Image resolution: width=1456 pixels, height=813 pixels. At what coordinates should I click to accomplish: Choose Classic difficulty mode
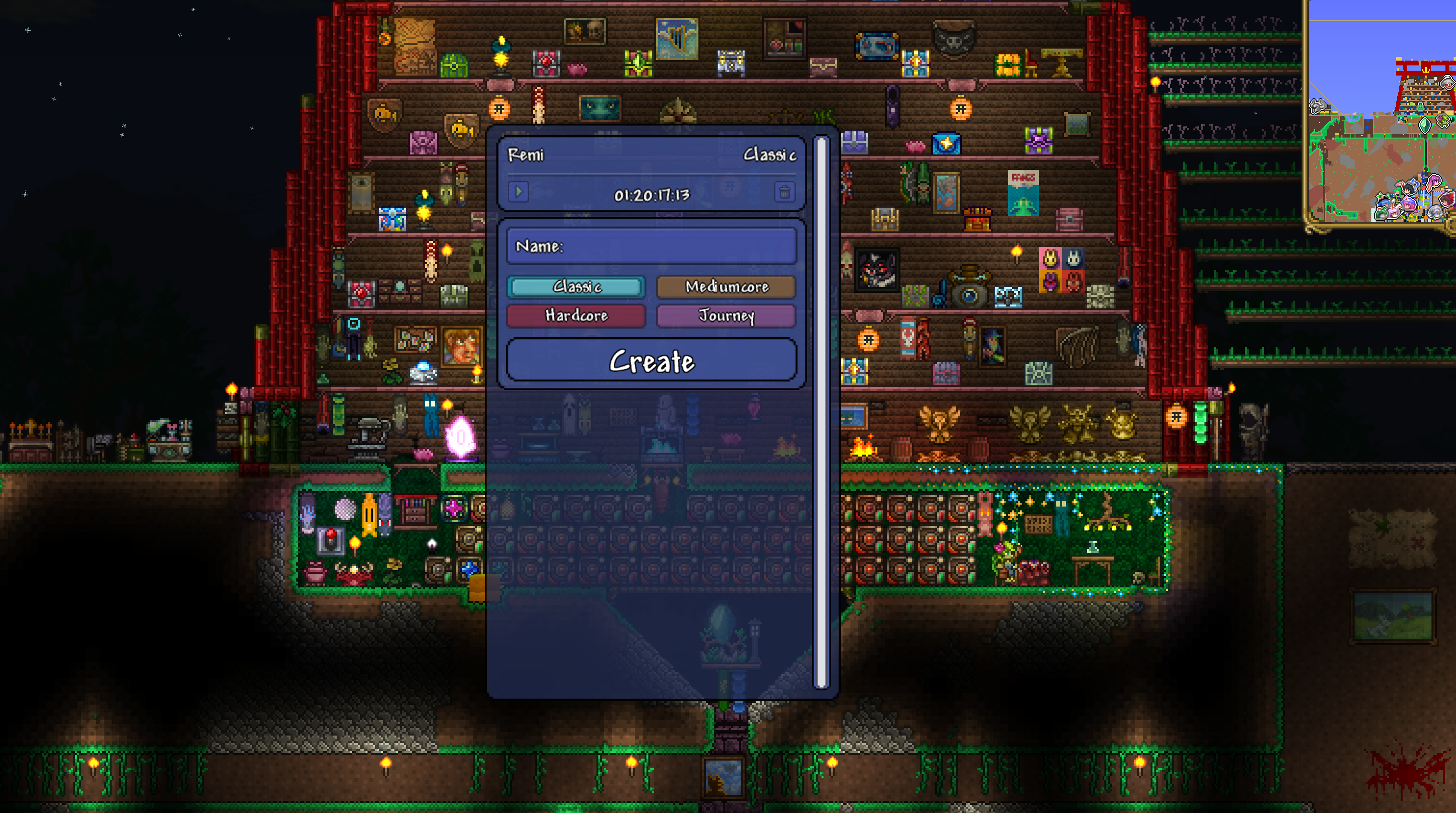pos(576,287)
